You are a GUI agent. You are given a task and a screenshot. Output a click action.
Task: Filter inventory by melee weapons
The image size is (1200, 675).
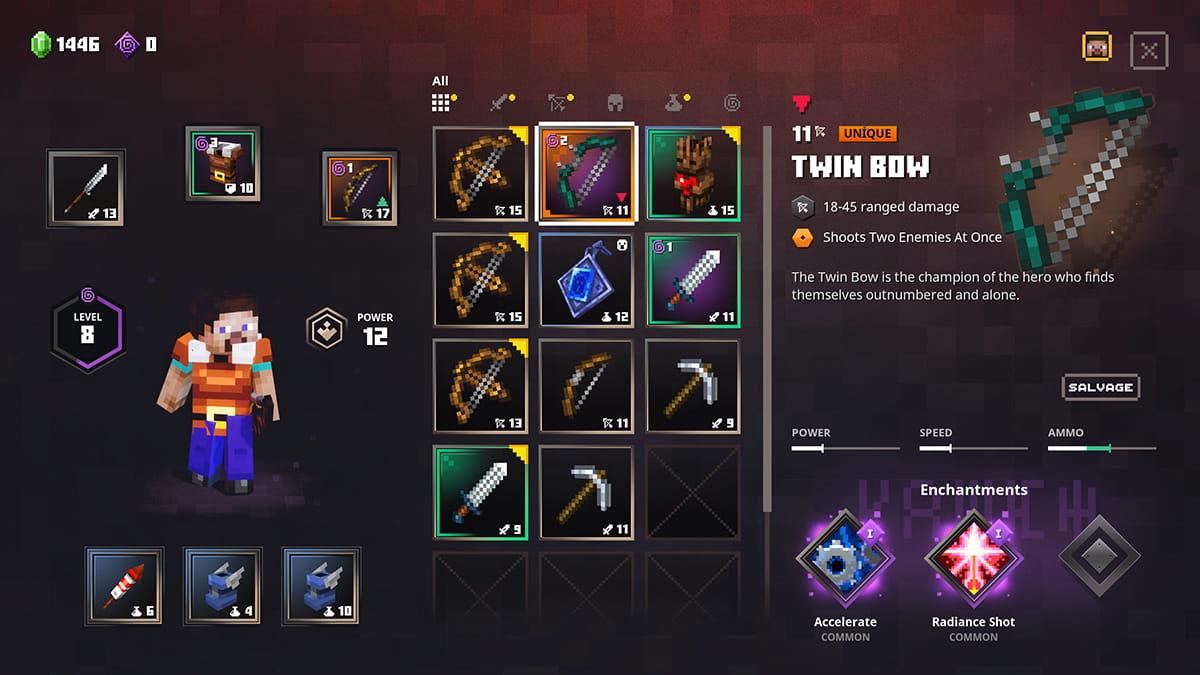tap(499, 102)
